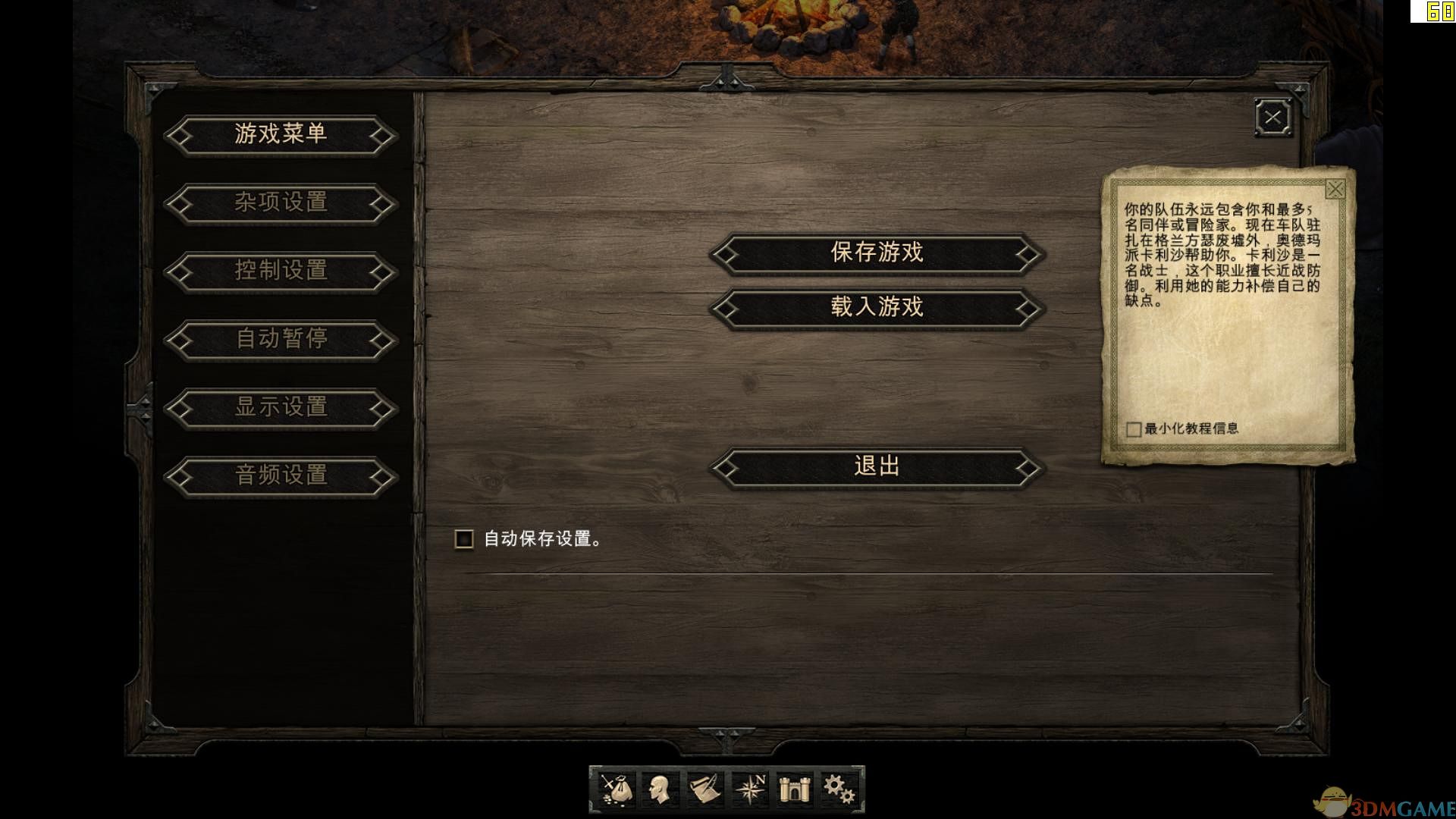
Task: Close the game menu panel
Action: tap(1272, 117)
